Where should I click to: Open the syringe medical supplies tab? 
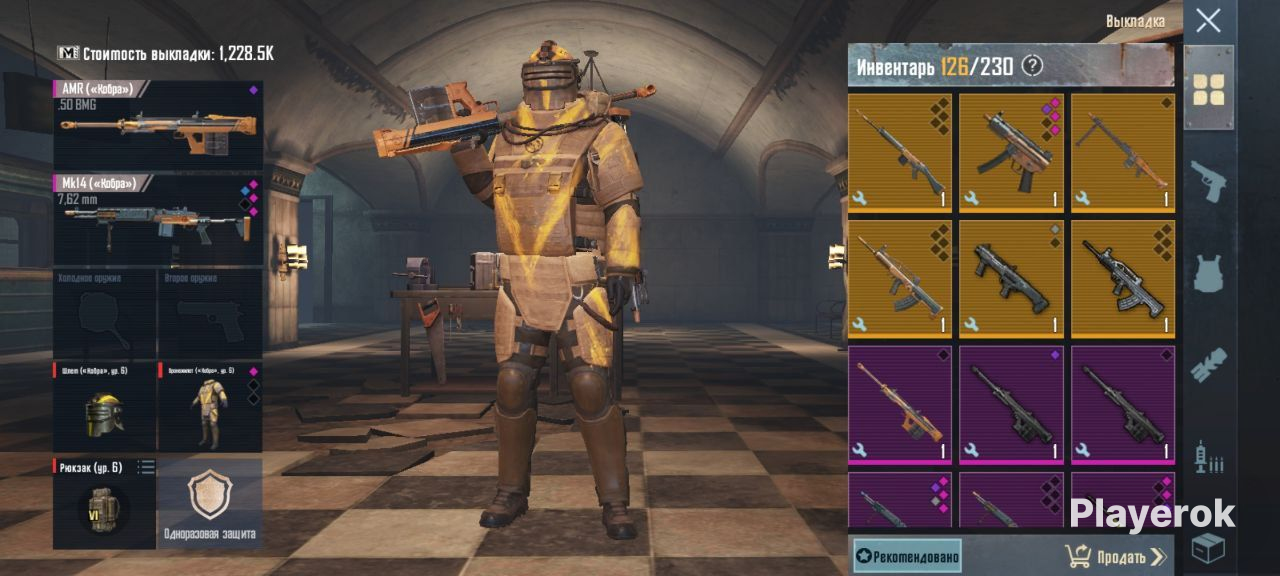[1208, 458]
